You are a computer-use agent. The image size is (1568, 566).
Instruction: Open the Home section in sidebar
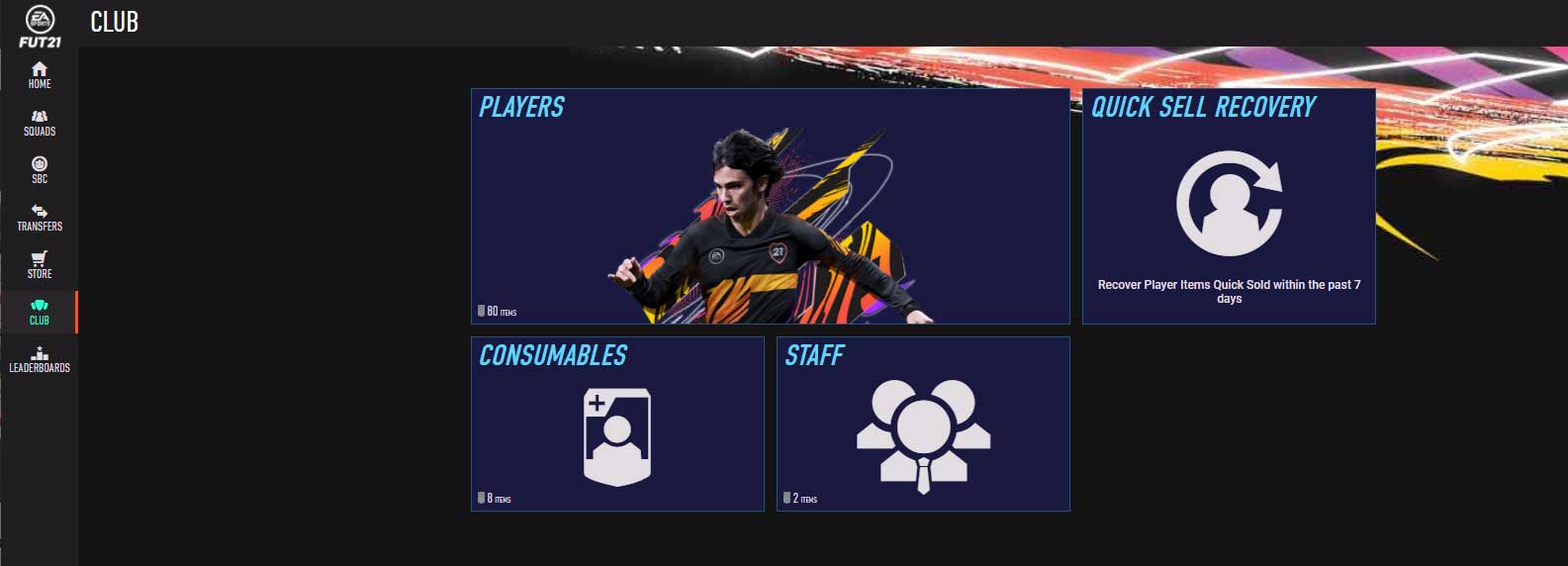(39, 74)
